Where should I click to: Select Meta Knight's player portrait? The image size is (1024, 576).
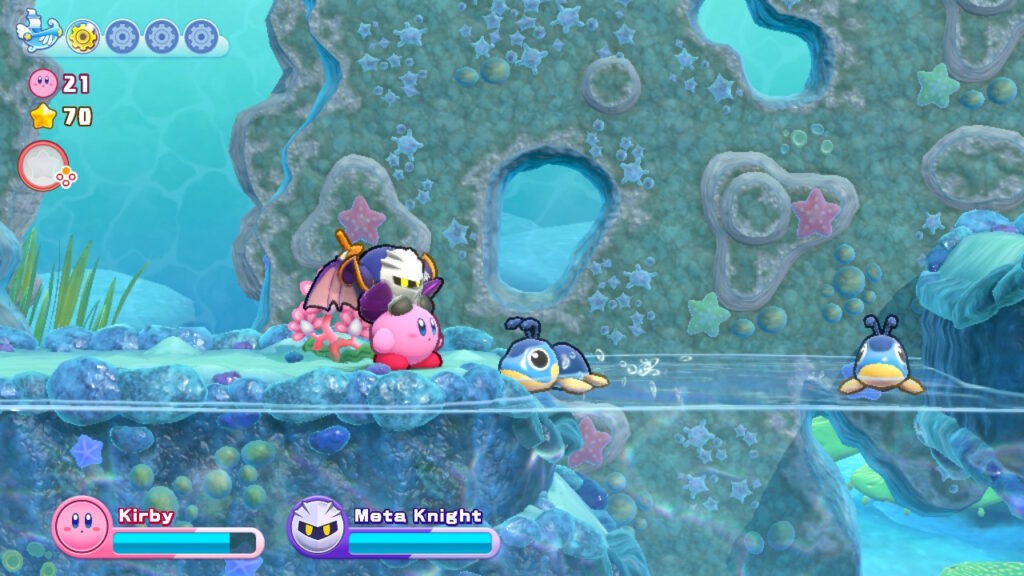[317, 525]
